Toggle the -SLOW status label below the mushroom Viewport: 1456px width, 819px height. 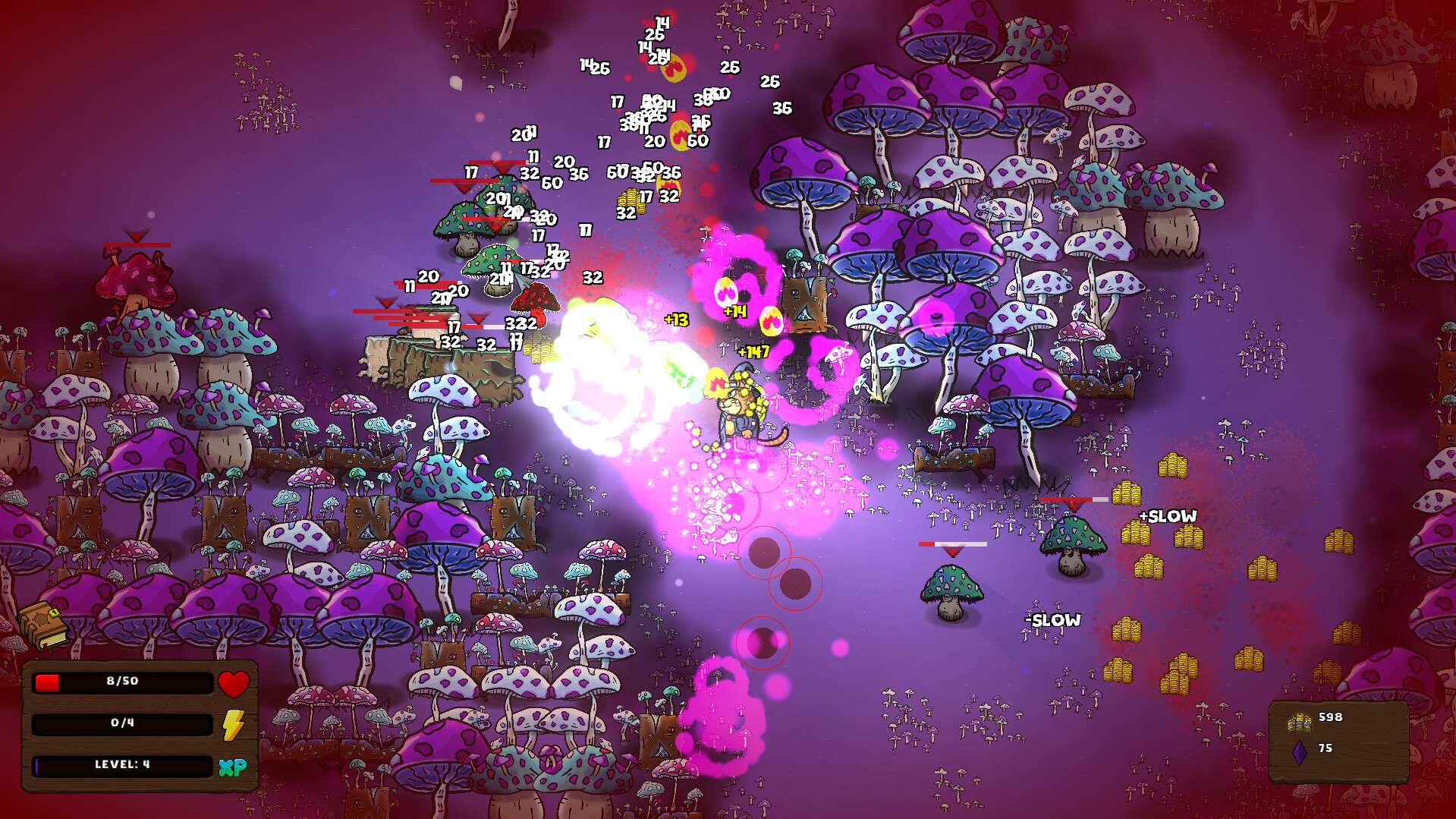[x=1053, y=620]
